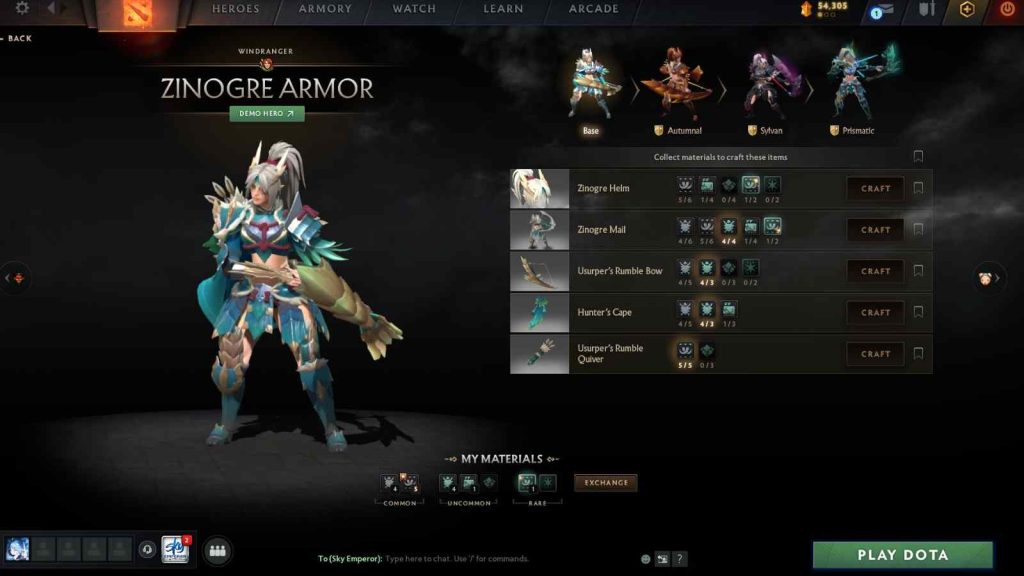Open the Arcade section
The width and height of the screenshot is (1024, 576).
[x=594, y=9]
